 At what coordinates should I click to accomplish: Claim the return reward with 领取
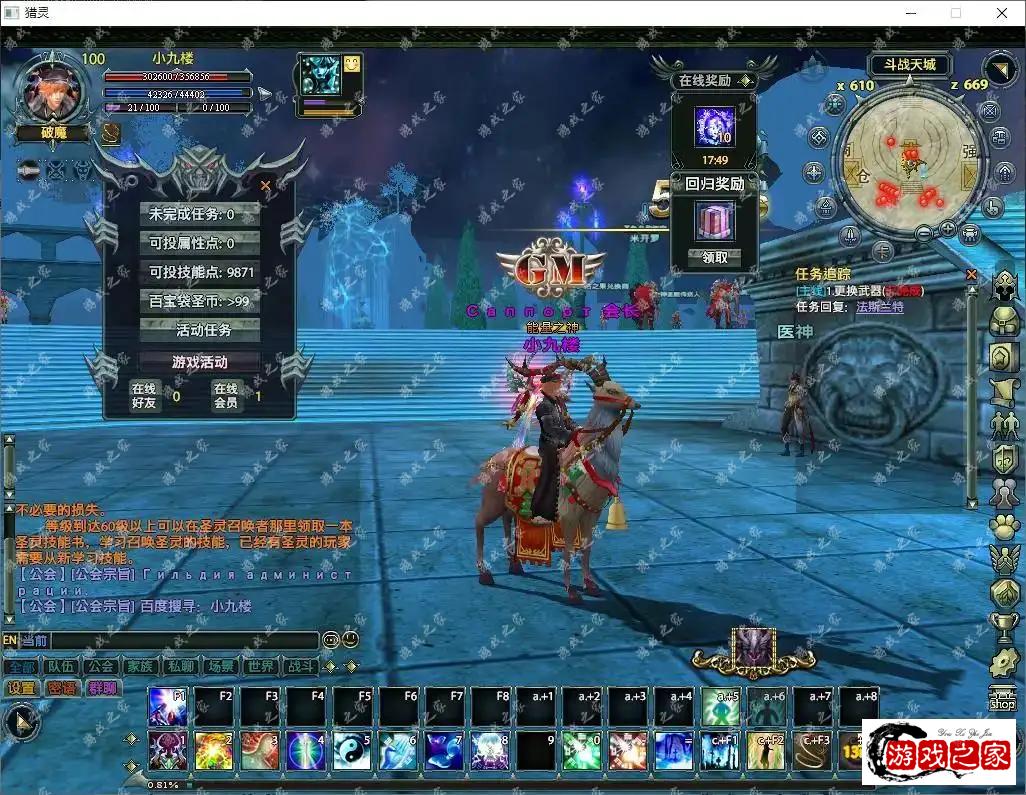[714, 257]
